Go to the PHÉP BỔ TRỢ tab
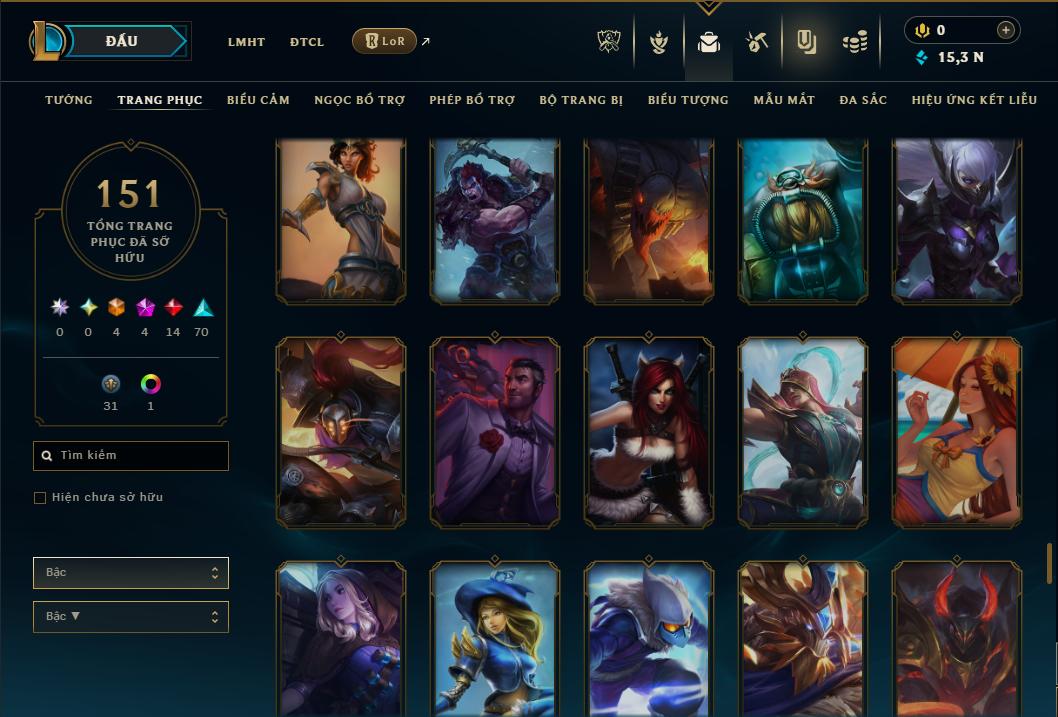This screenshot has height=717, width=1058. [472, 100]
